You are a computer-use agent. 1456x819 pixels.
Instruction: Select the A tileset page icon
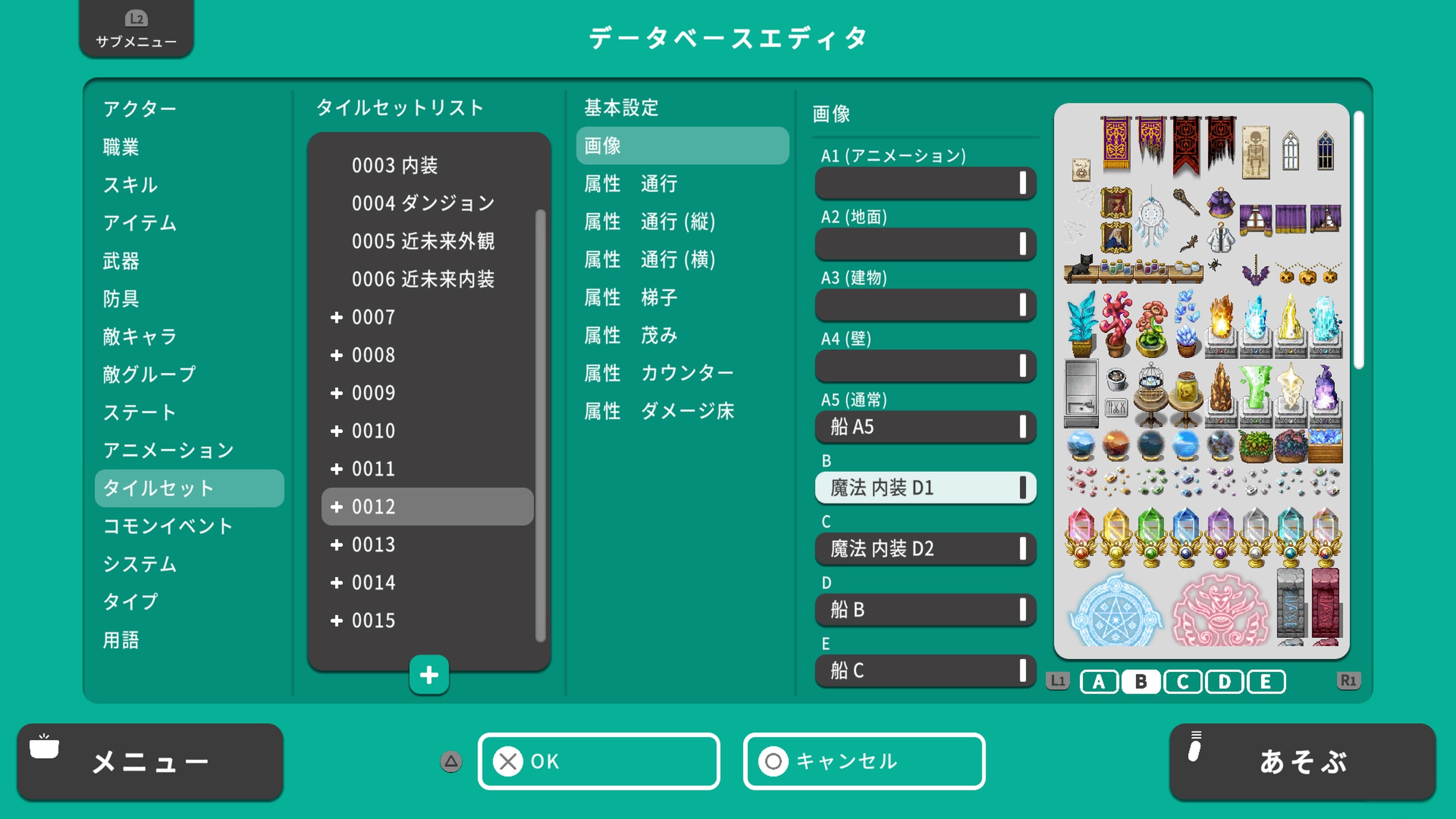pos(1099,681)
